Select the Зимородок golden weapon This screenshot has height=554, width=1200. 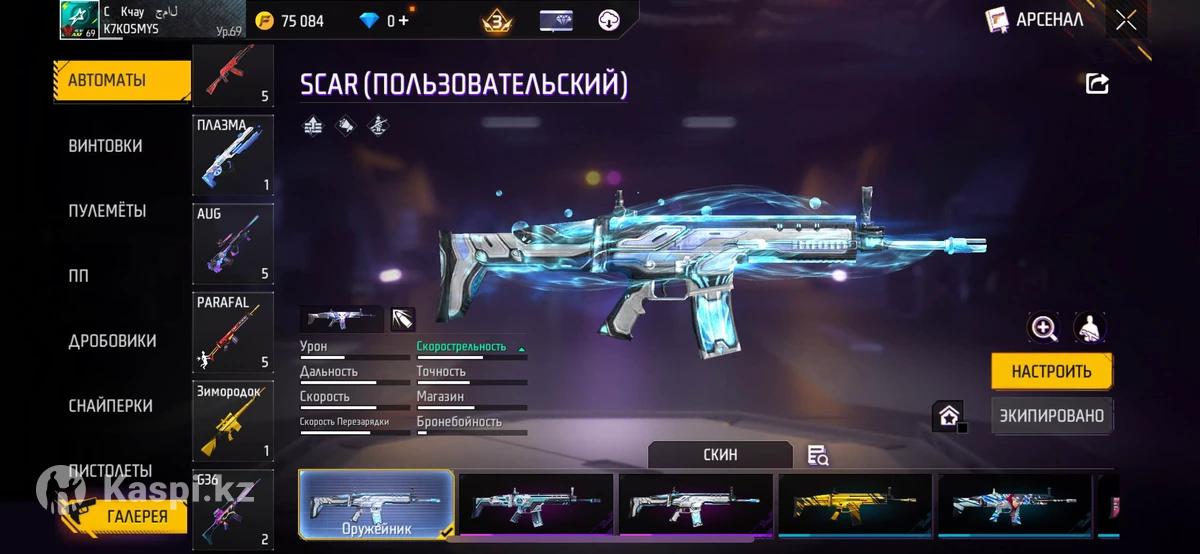click(x=232, y=420)
